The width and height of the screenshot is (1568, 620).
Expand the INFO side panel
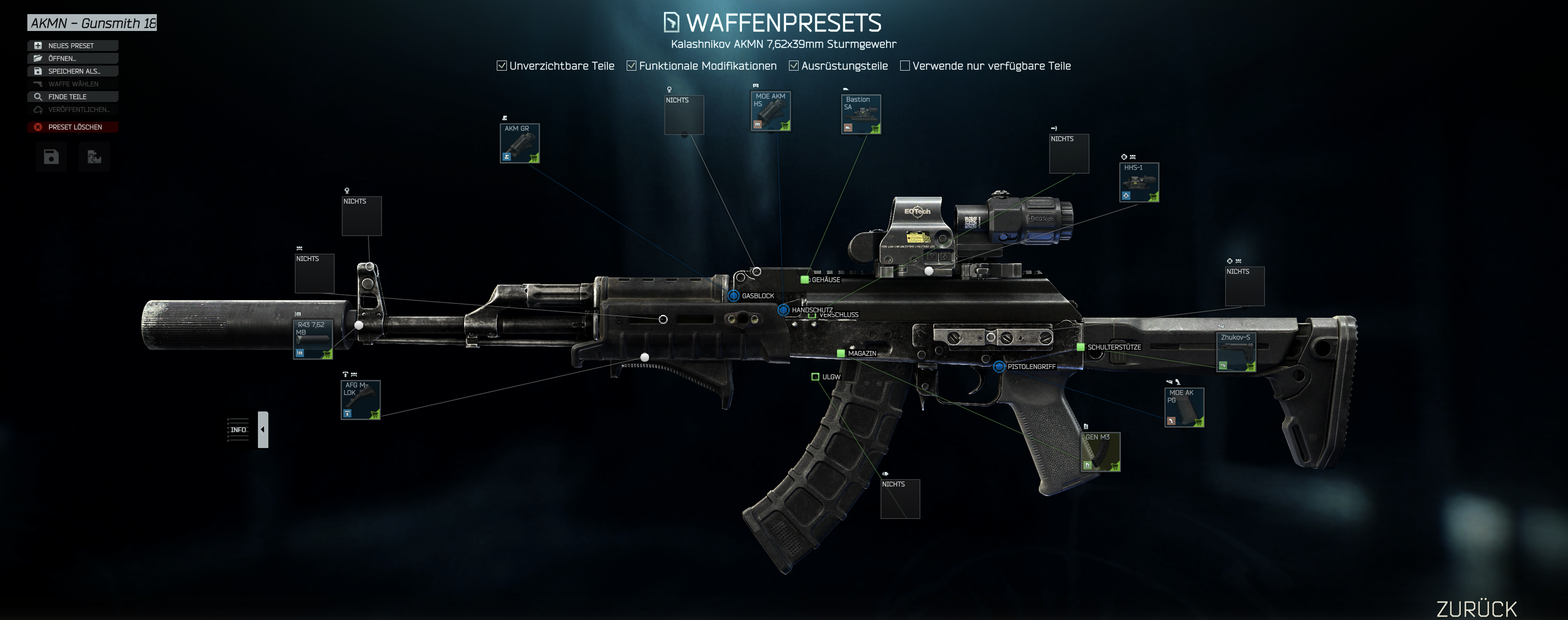[x=263, y=430]
